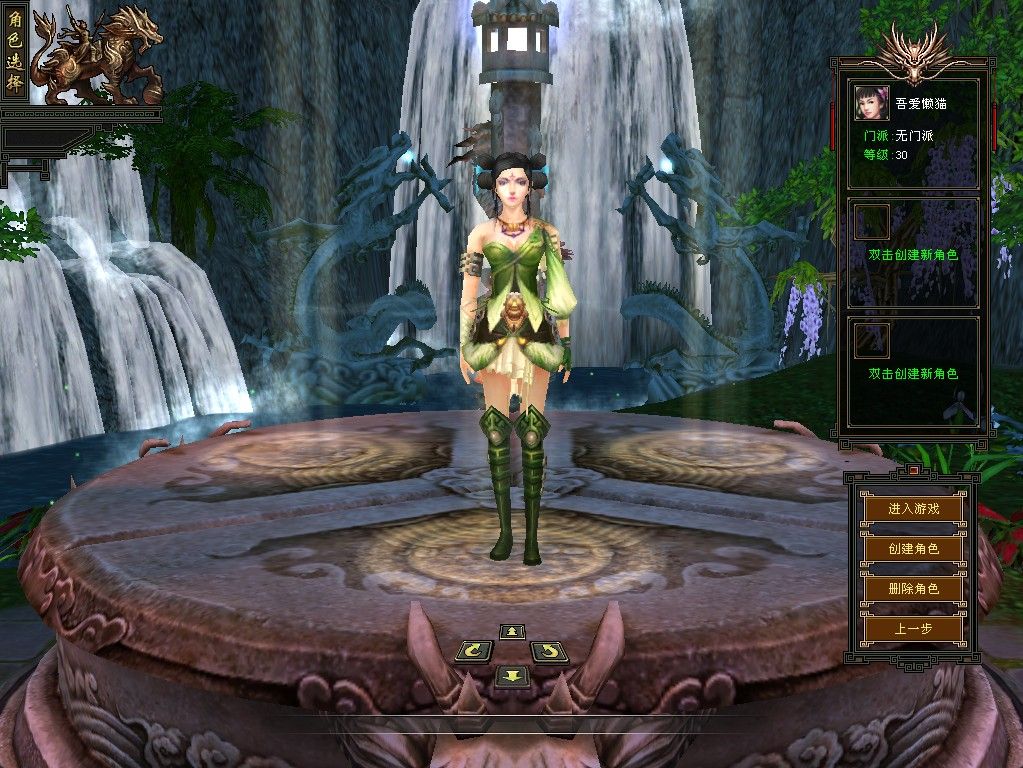The width and height of the screenshot is (1023, 768).
Task: Enter the game with 进入游戏
Action: click(x=913, y=508)
